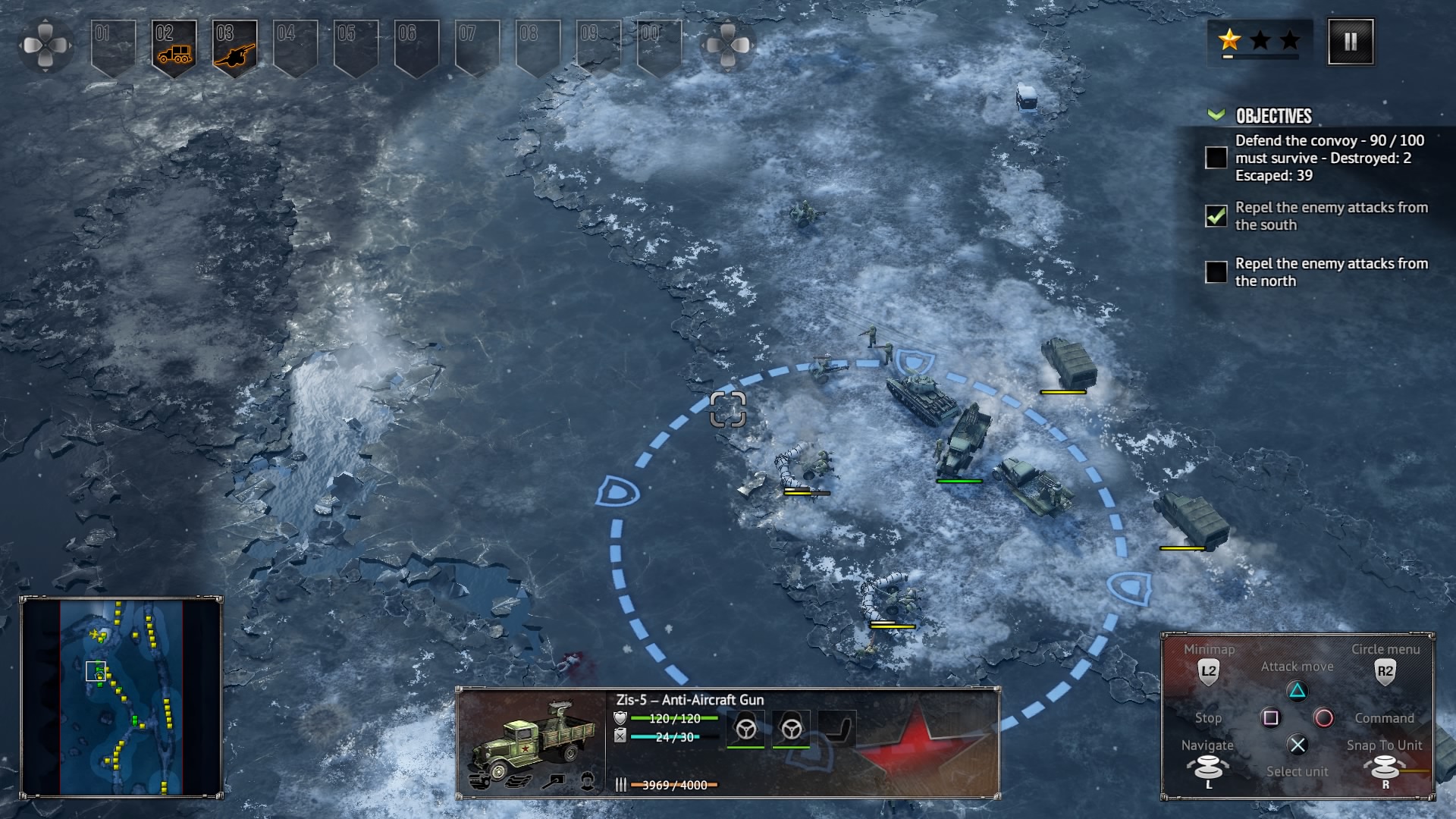The width and height of the screenshot is (1456, 819).
Task: Click the minimap to move the camera
Action: tap(121, 696)
